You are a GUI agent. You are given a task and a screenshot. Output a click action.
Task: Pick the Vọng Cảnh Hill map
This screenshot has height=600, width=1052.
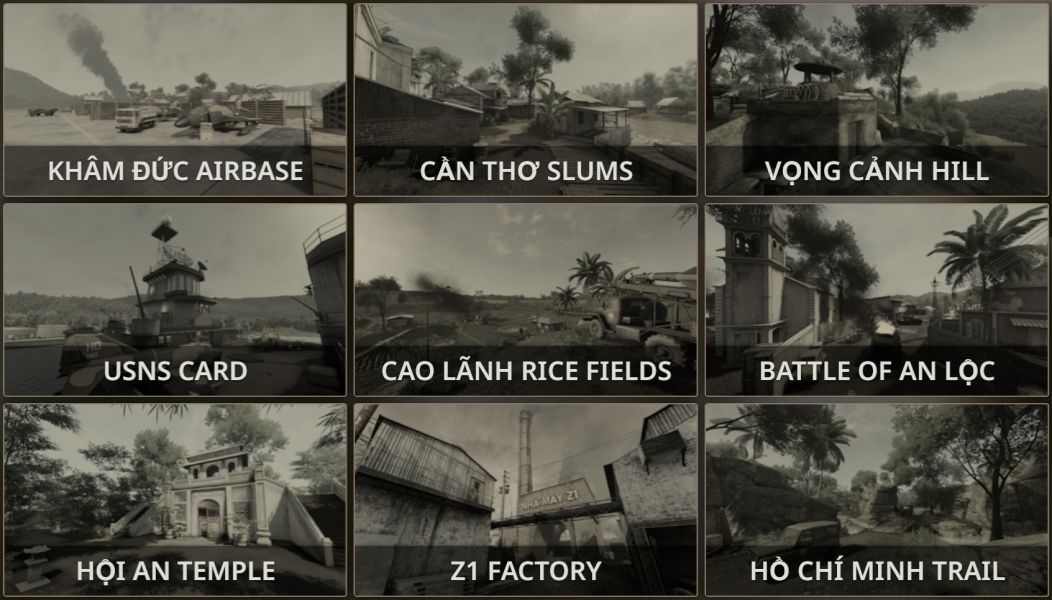pos(877,100)
